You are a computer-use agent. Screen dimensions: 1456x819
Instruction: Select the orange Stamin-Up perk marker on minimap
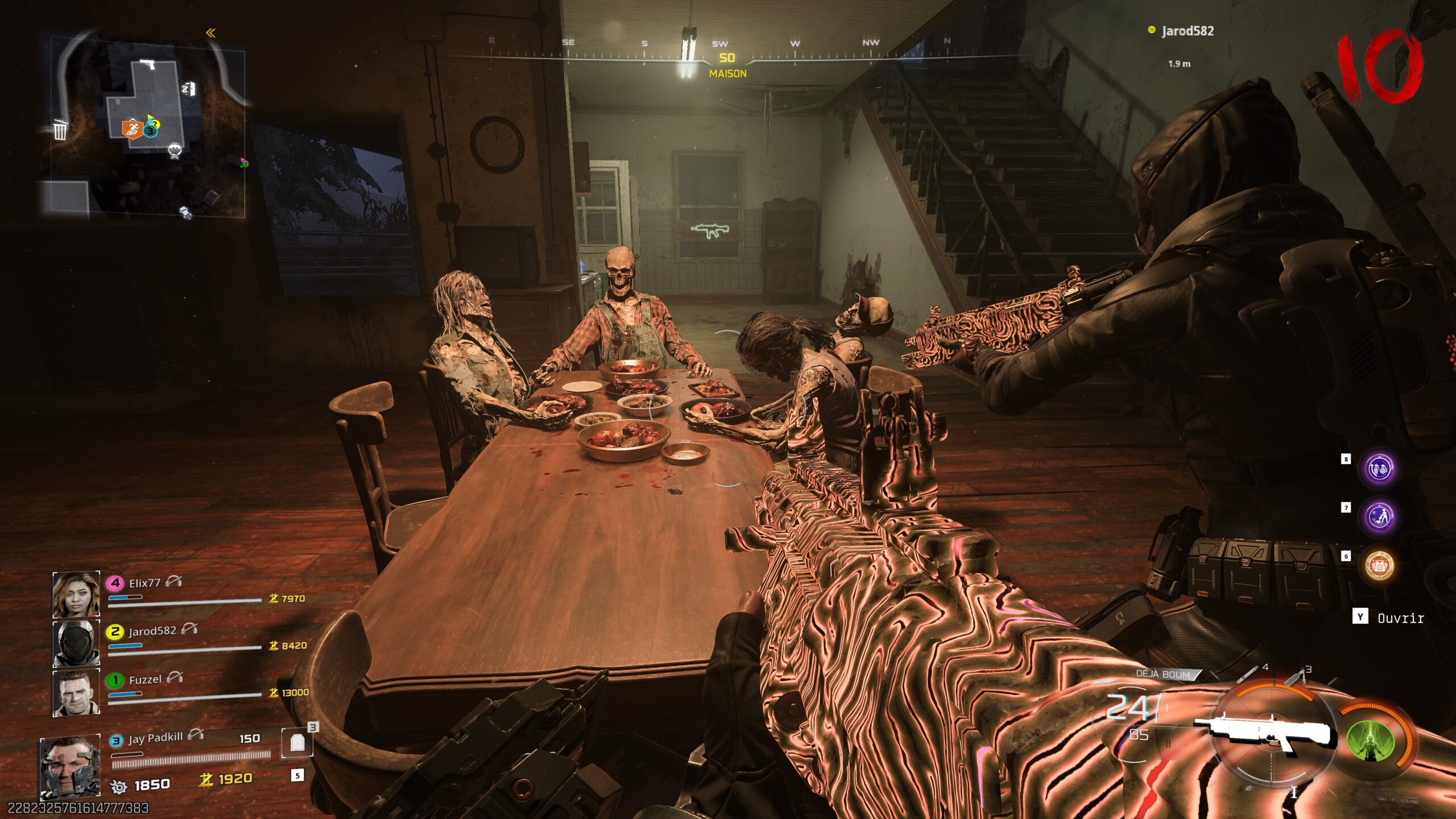132,129
